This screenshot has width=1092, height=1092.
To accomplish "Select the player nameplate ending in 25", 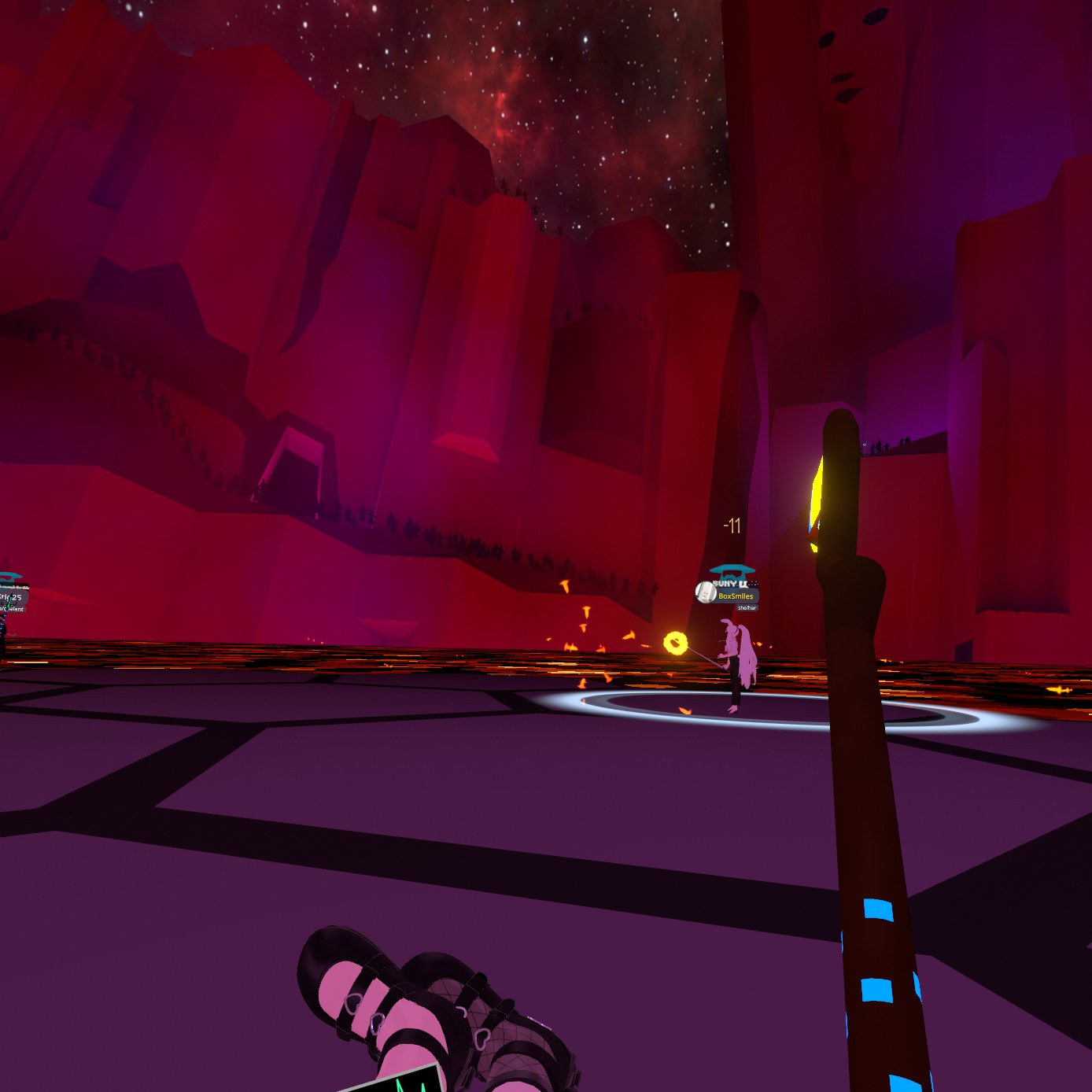I will (x=13, y=598).
